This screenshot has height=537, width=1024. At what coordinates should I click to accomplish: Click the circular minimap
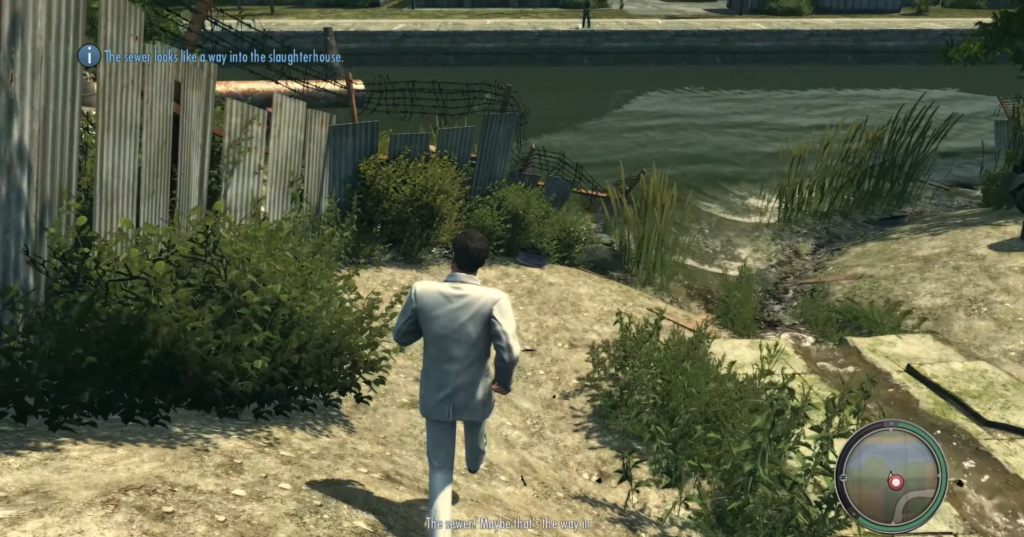(890, 476)
